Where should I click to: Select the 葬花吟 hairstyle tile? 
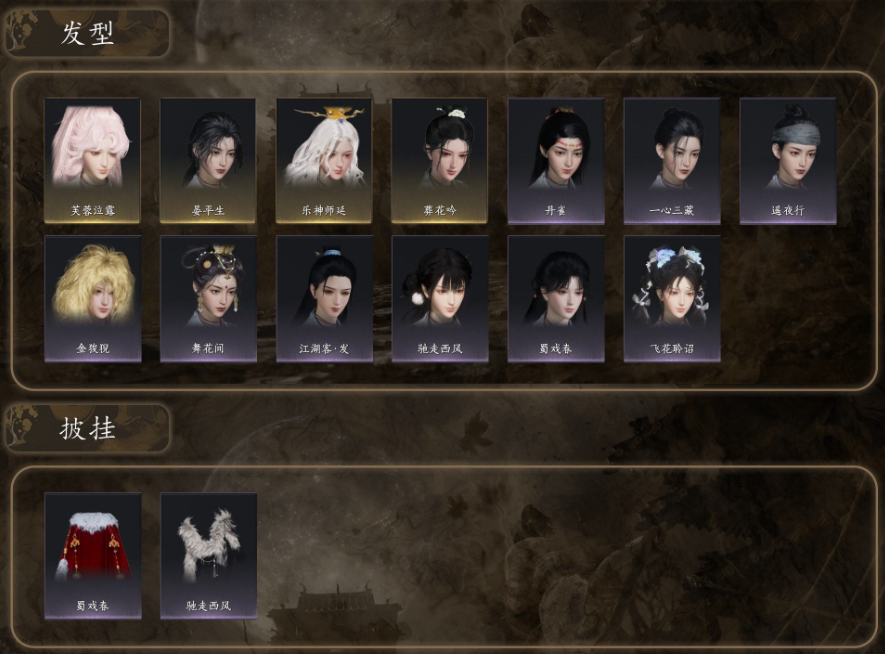click(x=440, y=159)
